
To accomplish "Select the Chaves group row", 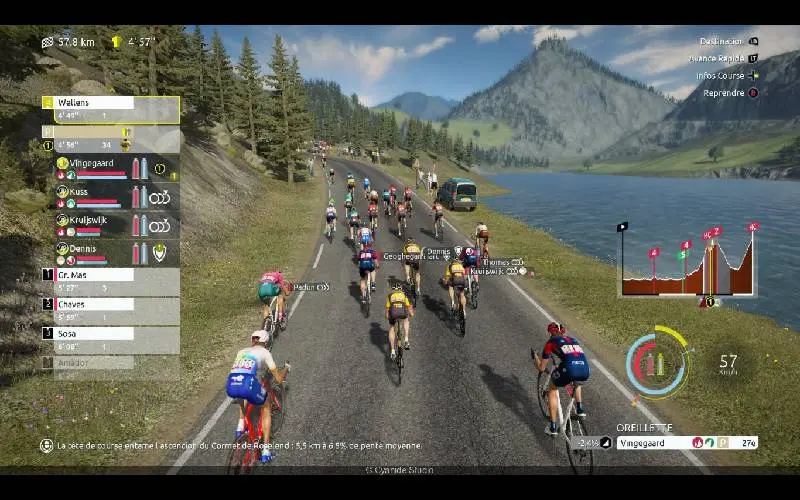I will 110,310.
